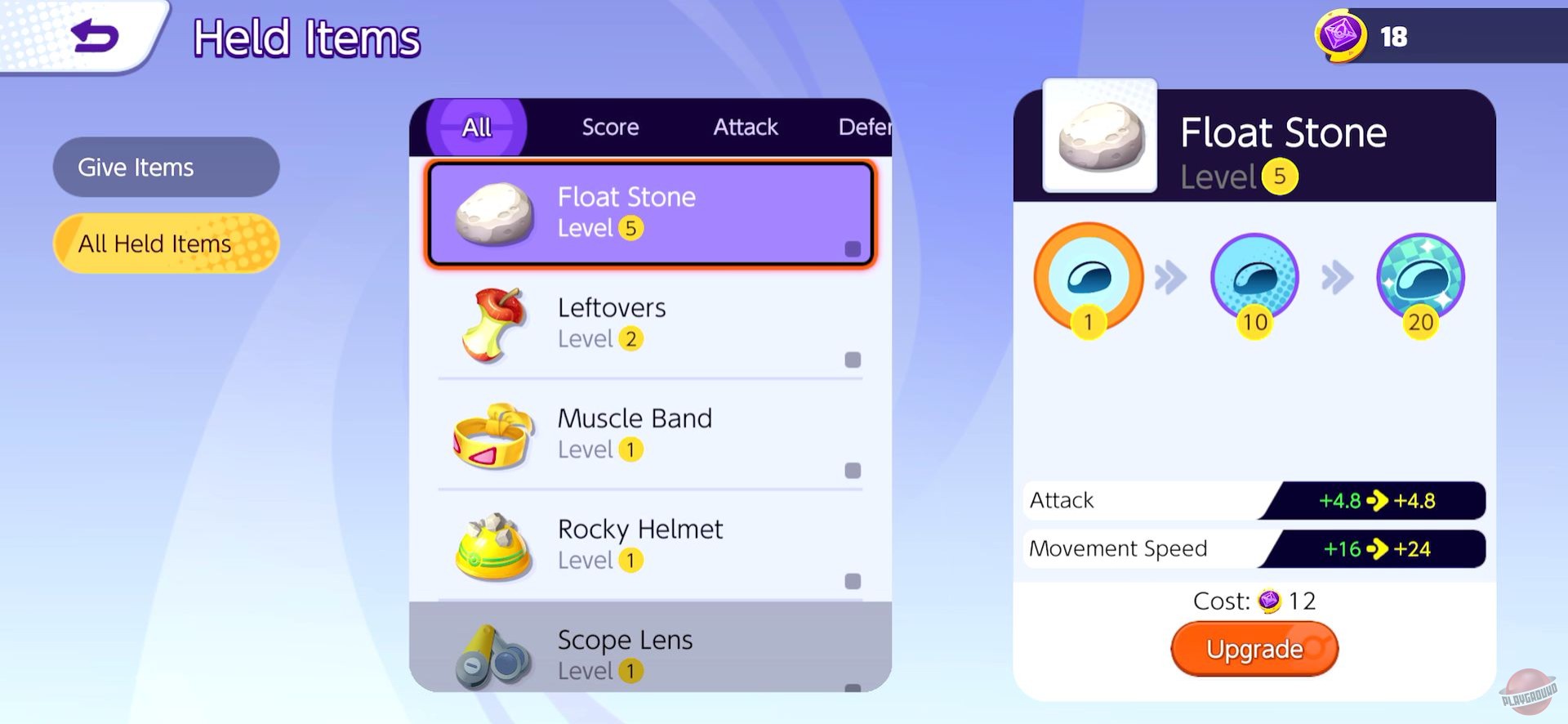Viewport: 1568px width, 724px height.
Task: Tick the checkbox beside Leftovers
Action: pos(852,358)
